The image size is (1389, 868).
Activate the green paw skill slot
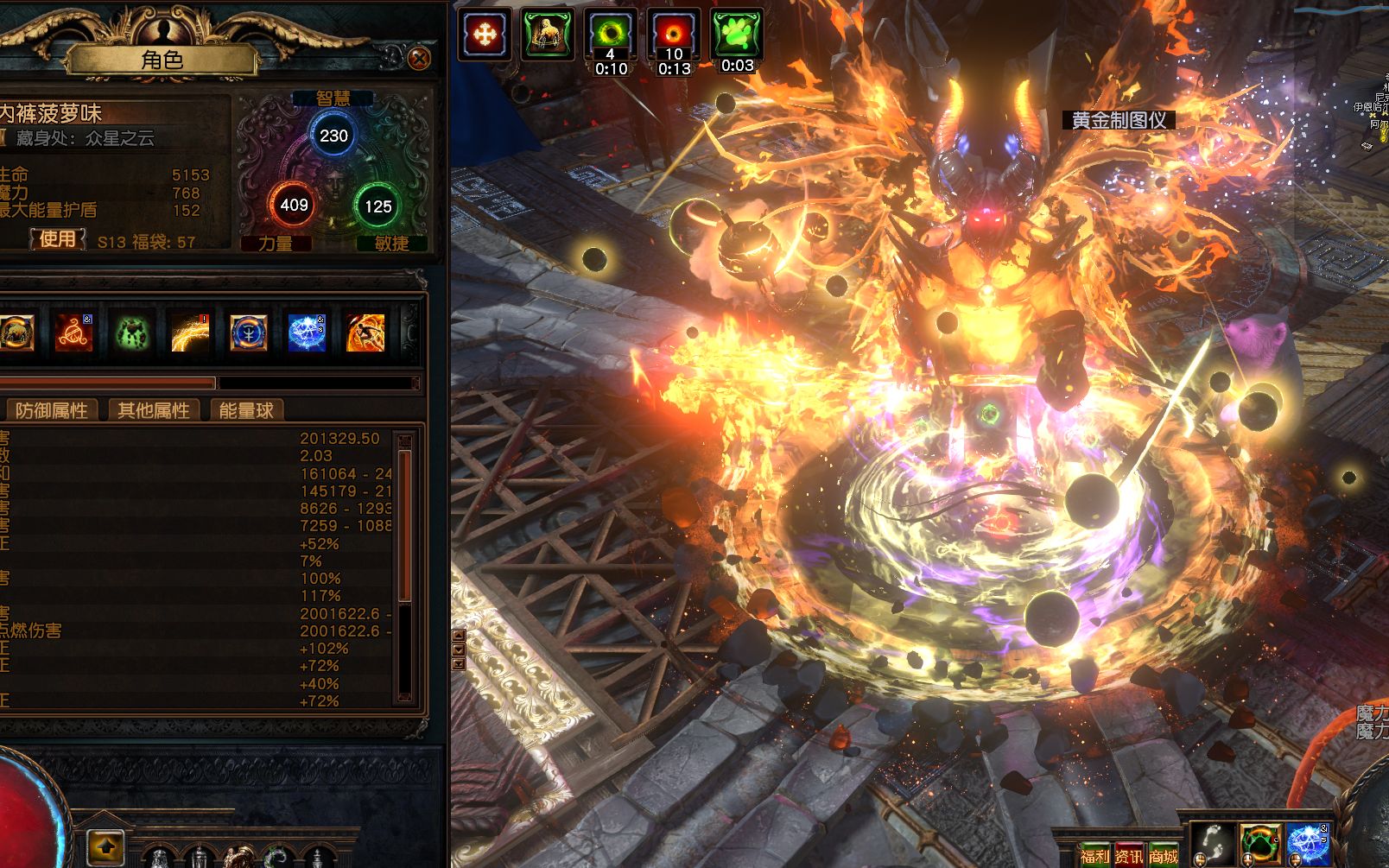(x=1260, y=843)
